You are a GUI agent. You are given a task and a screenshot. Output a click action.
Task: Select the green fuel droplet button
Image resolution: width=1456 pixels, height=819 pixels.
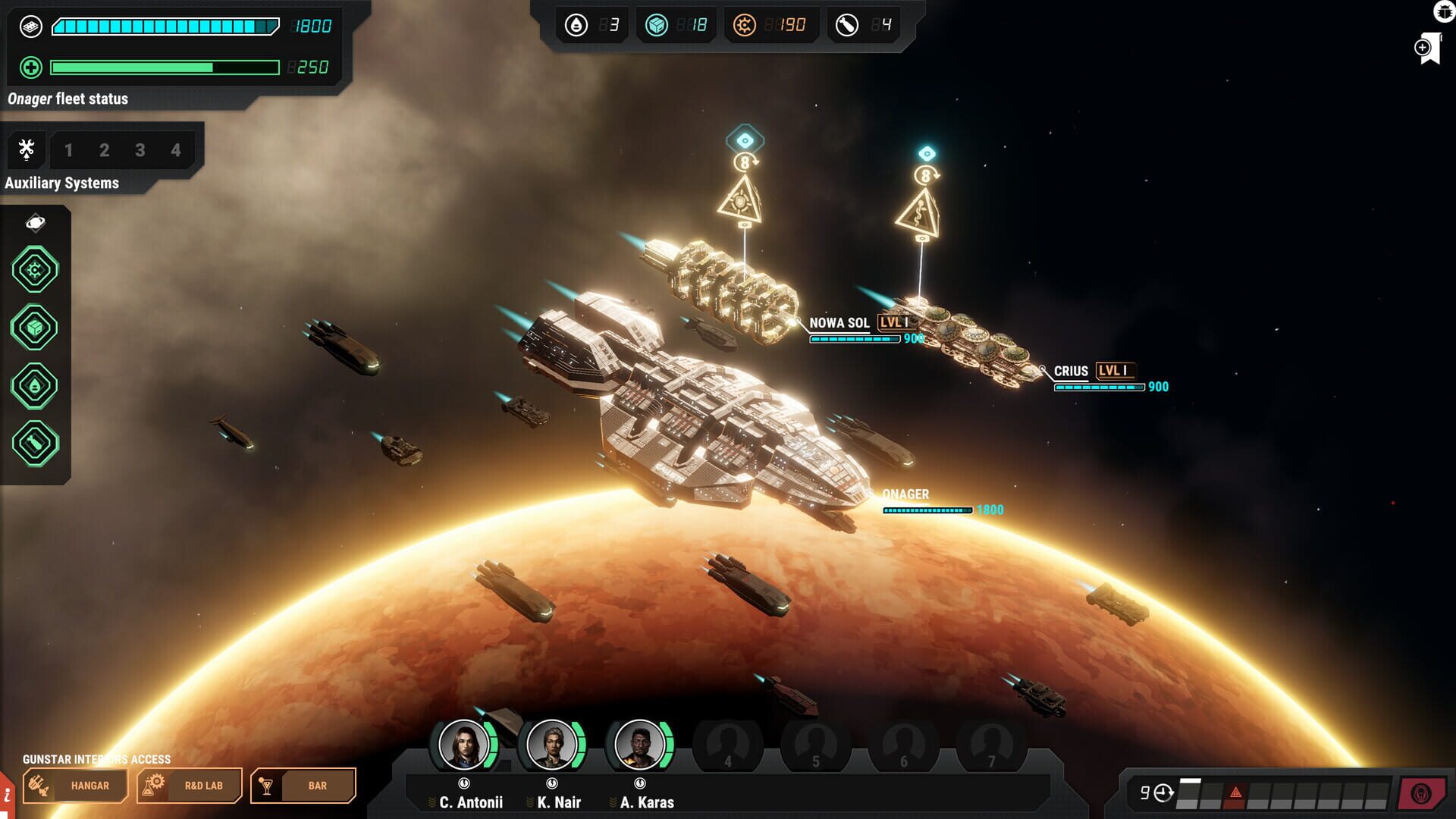point(35,385)
